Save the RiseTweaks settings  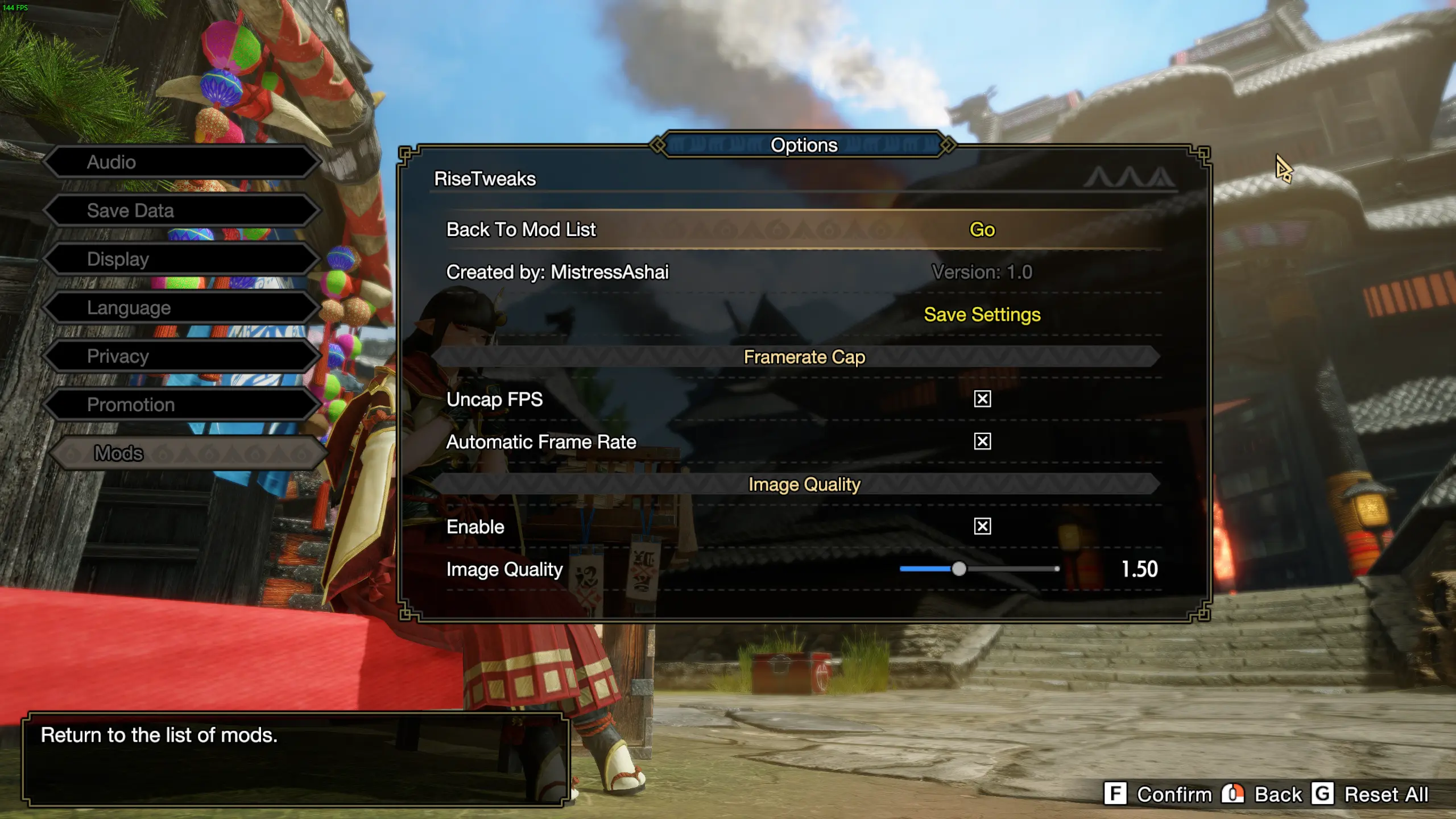[x=982, y=315]
